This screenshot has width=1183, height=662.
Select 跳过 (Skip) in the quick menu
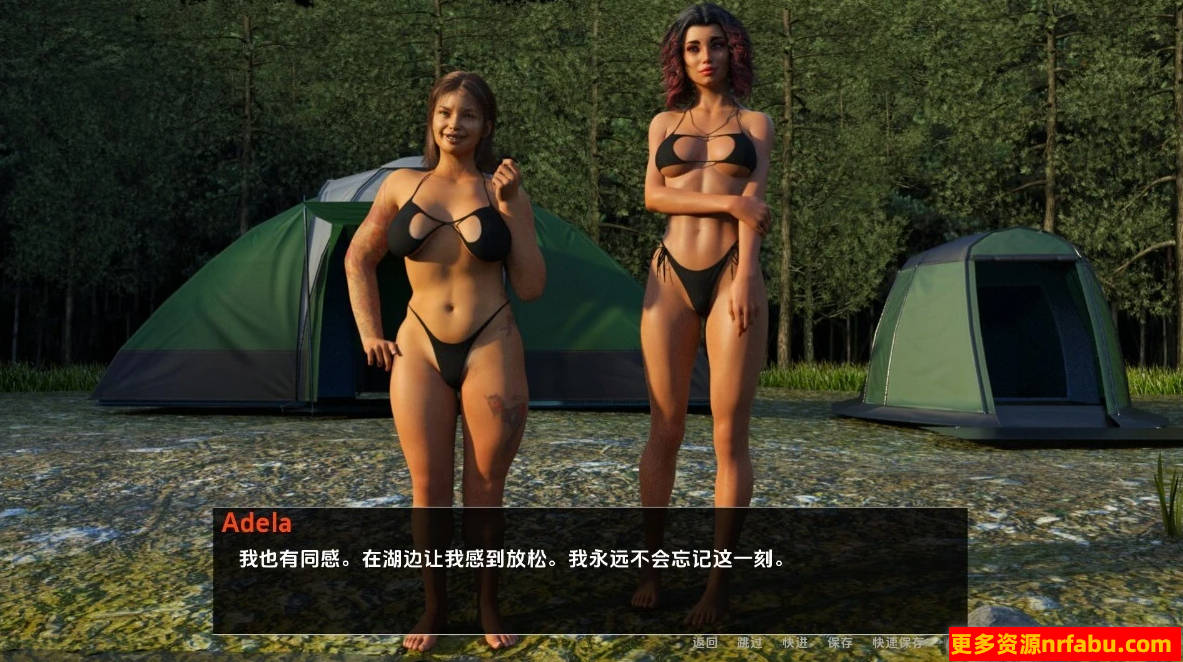click(749, 643)
